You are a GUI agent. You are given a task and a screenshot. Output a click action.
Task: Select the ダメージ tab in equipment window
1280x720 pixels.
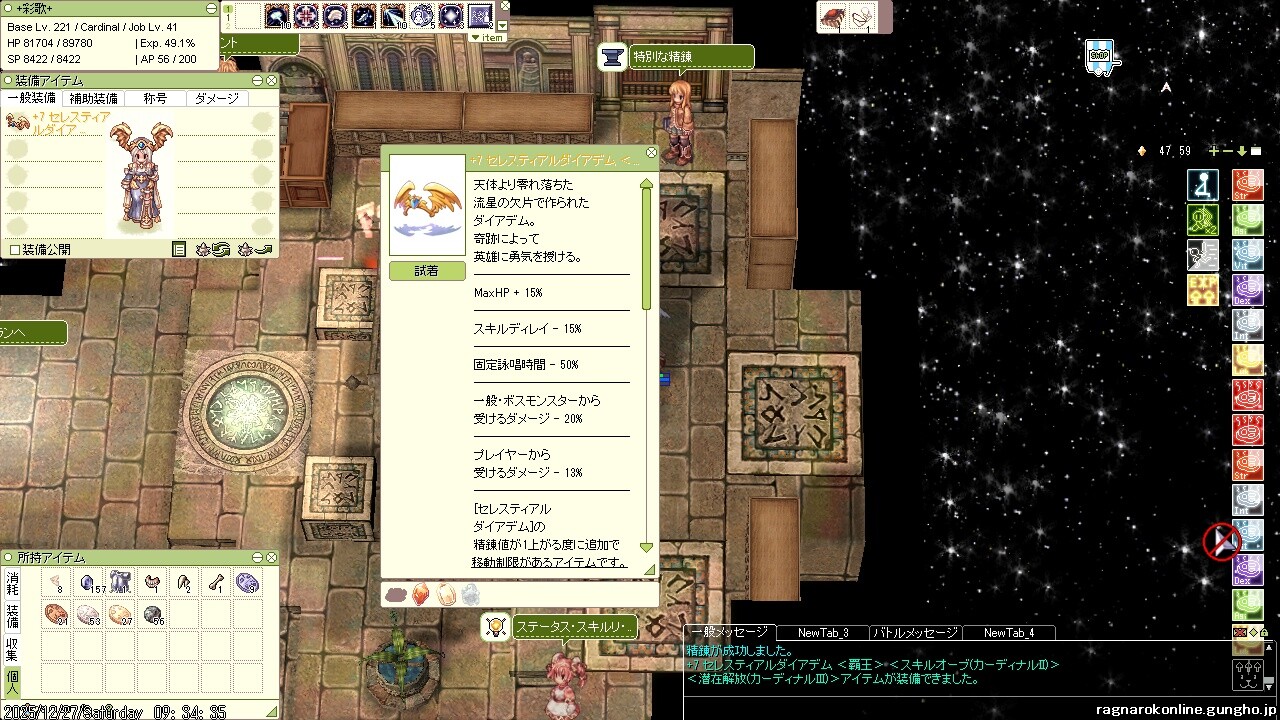(216, 98)
